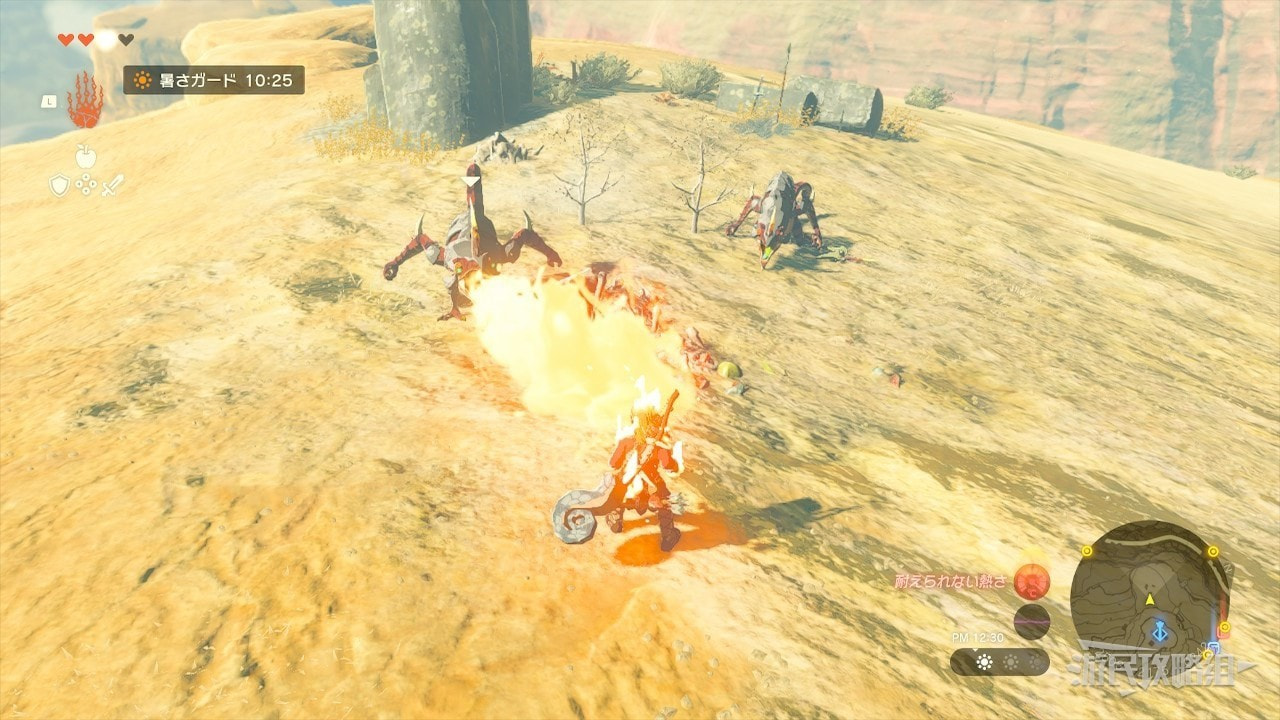
Task: Click the red temperature gauge icon
Action: (1031, 581)
